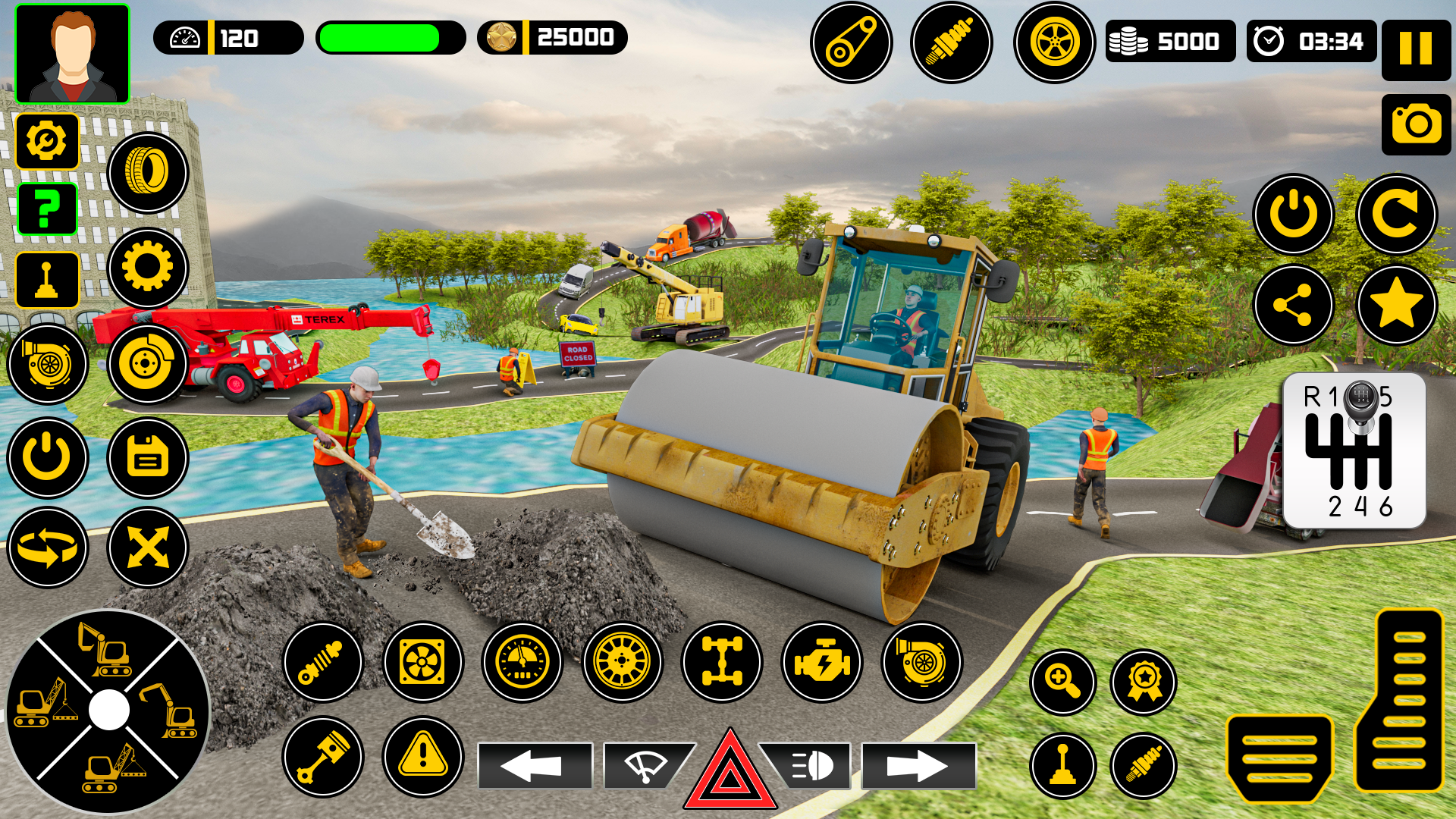The height and width of the screenshot is (819, 1456).
Task: Click the player profile avatar
Action: [x=73, y=53]
